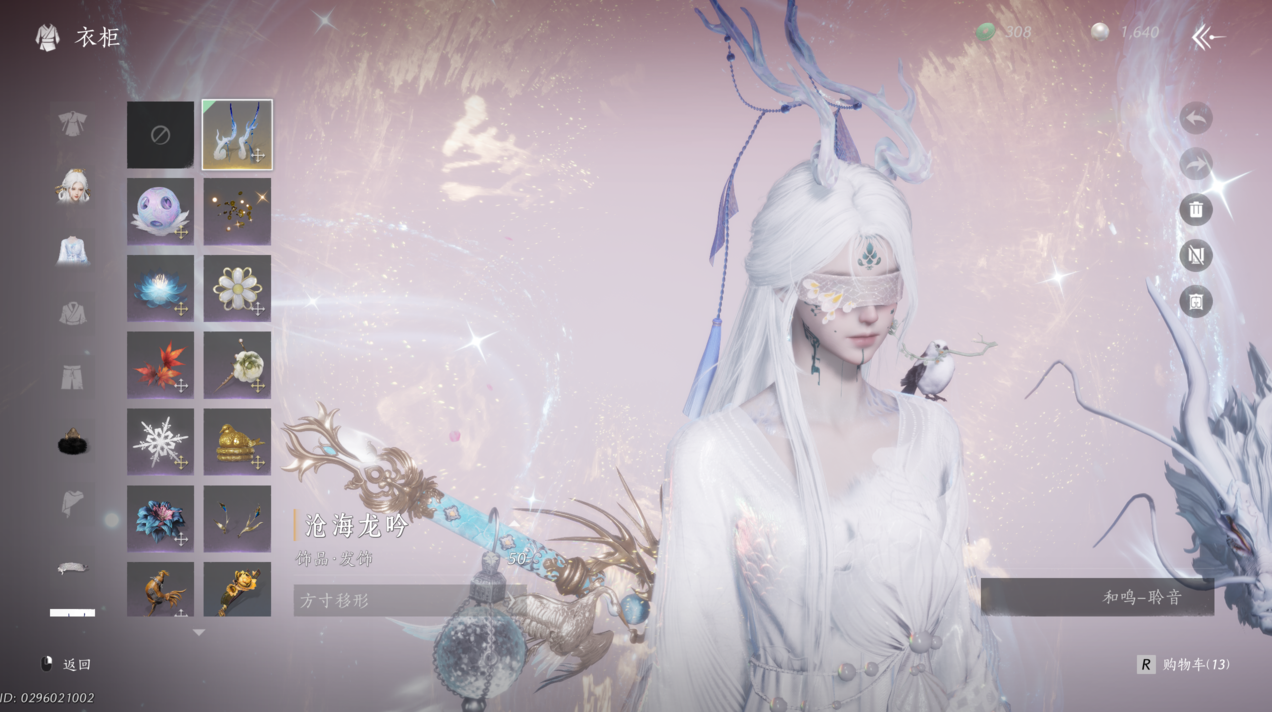Viewport: 1272px width, 712px height.
Task: Pick the white rose hairpin accessory
Action: [x=237, y=365]
